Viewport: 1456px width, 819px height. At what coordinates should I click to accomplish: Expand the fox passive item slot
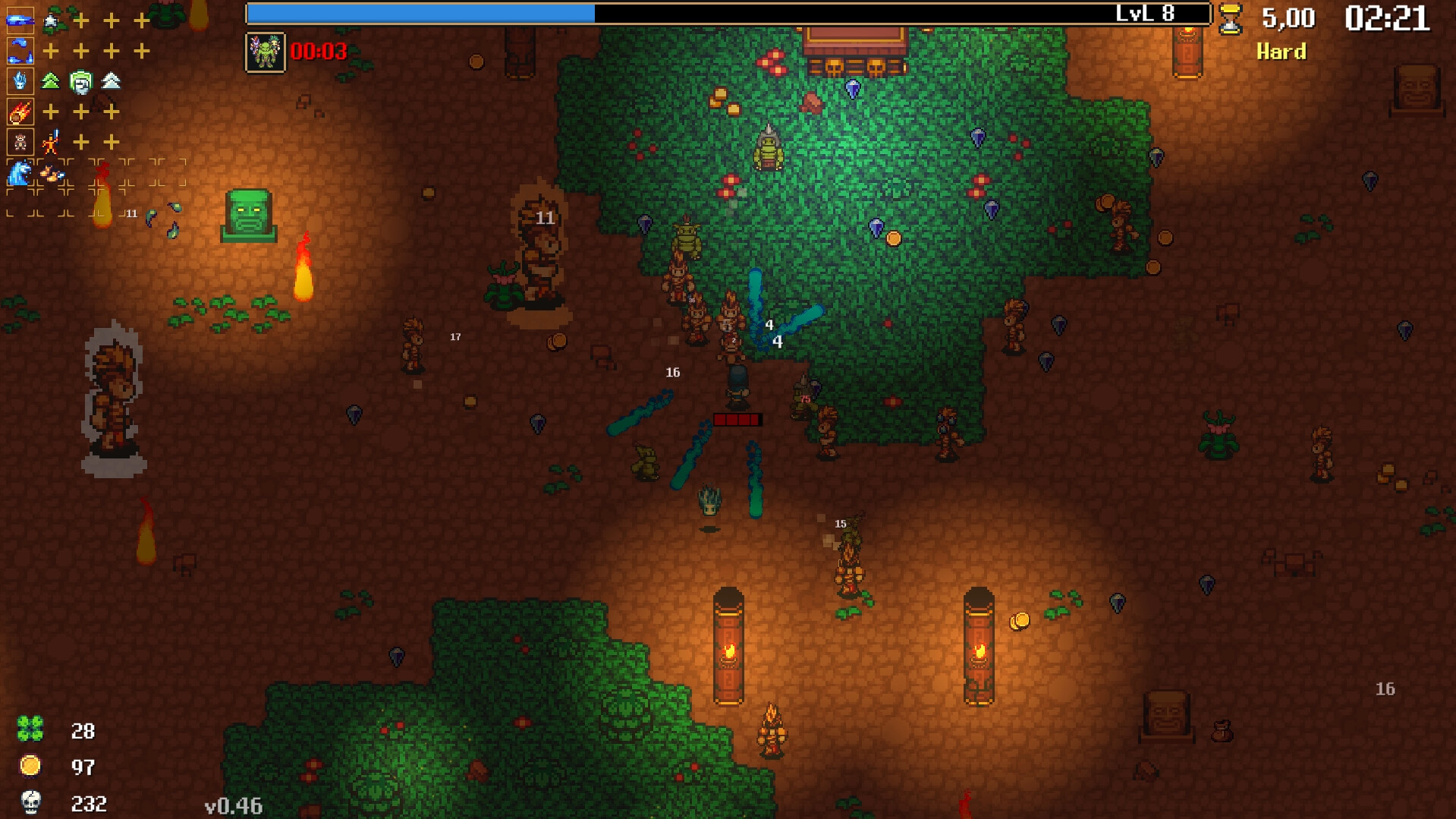tap(51, 172)
